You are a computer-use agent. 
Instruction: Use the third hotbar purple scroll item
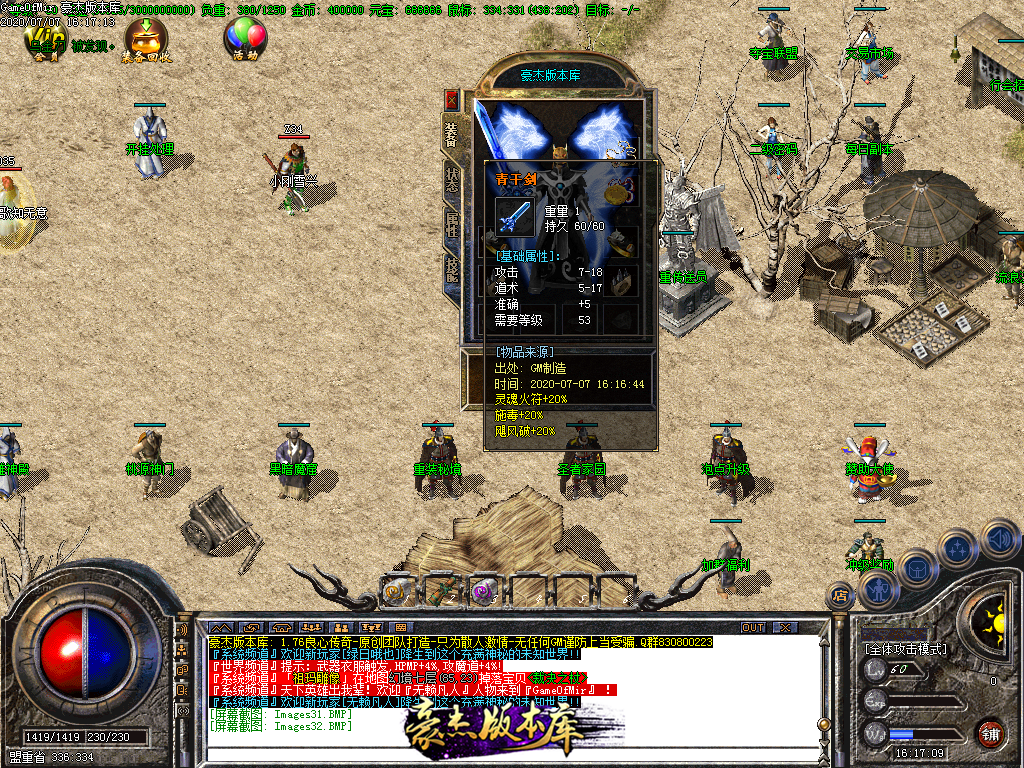coord(485,591)
